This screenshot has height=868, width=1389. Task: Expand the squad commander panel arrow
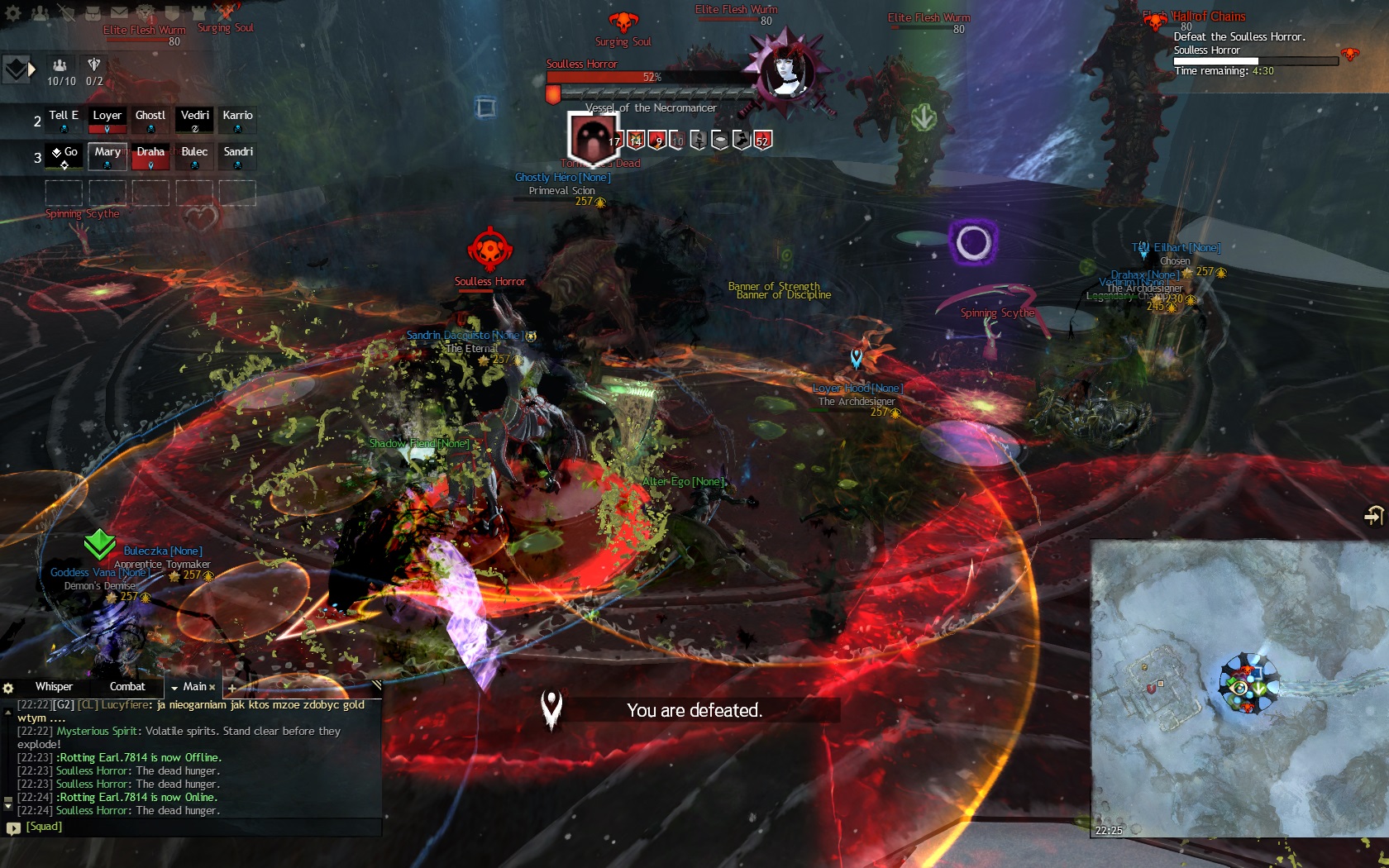31,69
